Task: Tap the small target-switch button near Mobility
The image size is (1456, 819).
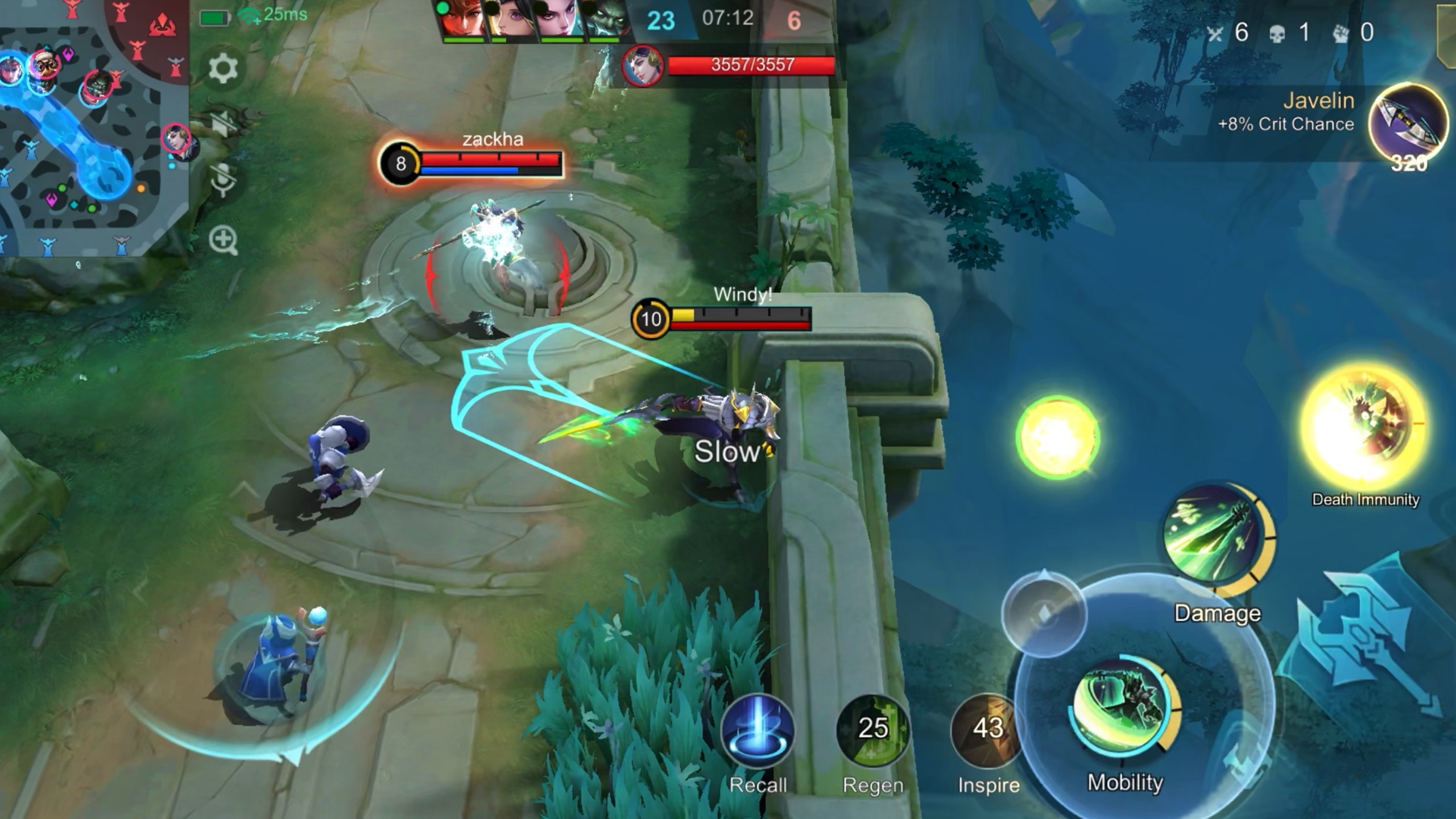Action: point(1044,613)
